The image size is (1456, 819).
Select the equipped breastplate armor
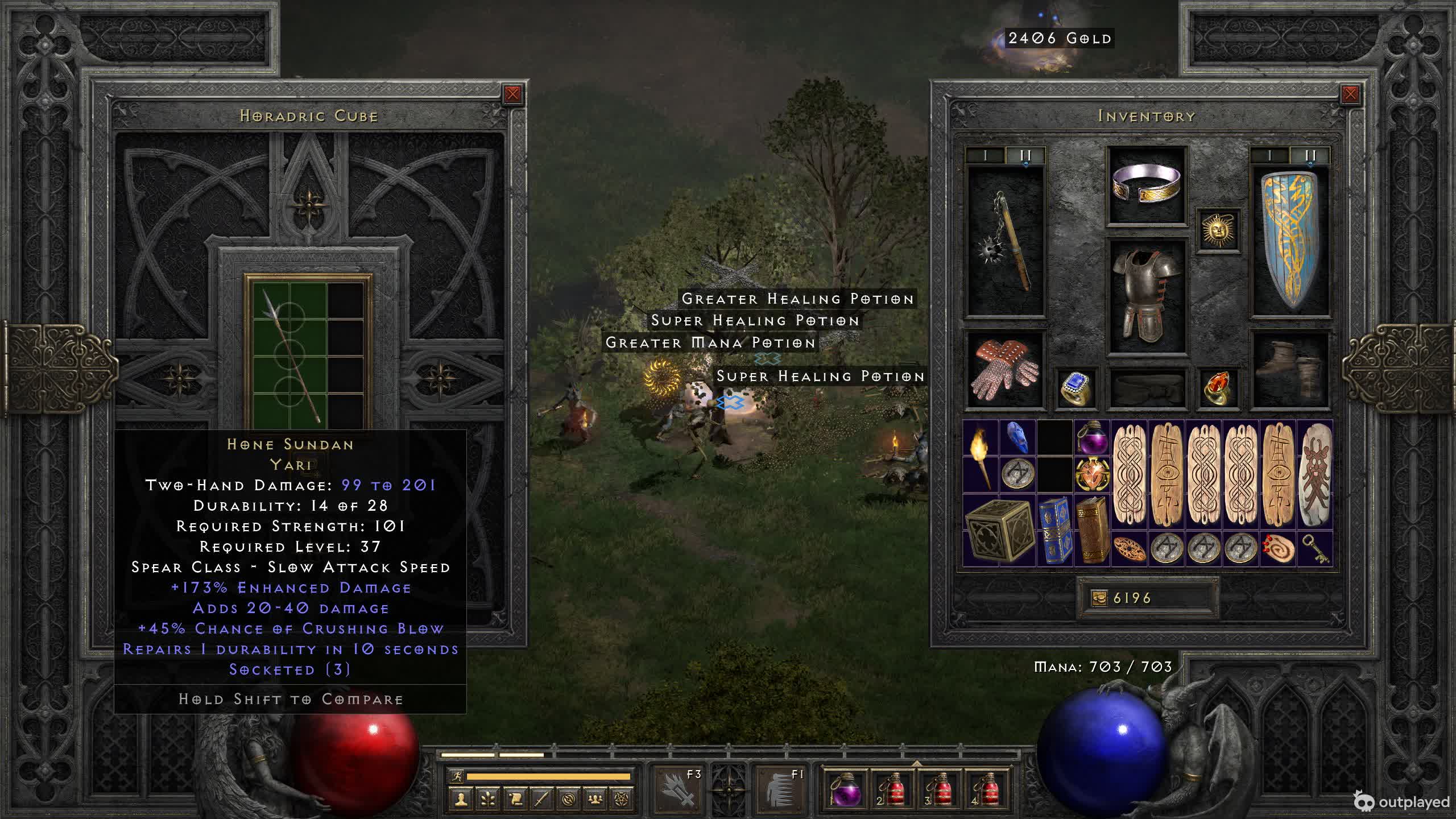point(1146,296)
